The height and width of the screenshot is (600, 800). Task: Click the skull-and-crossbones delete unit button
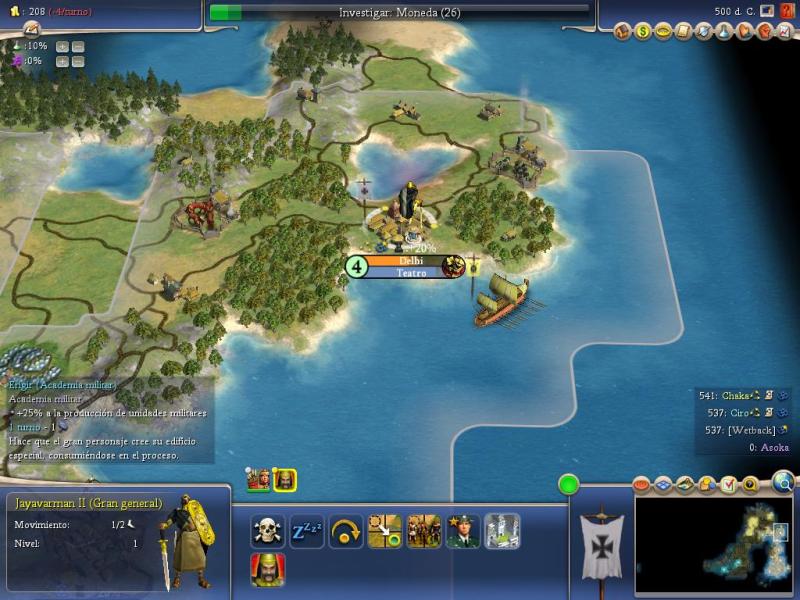coord(267,530)
